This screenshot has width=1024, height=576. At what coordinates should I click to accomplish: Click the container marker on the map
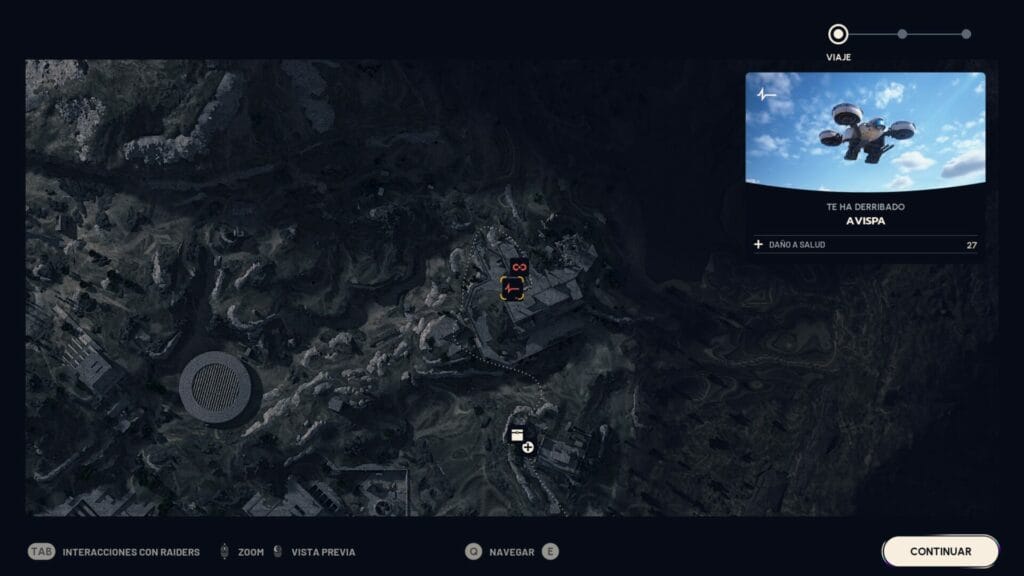[x=517, y=435]
